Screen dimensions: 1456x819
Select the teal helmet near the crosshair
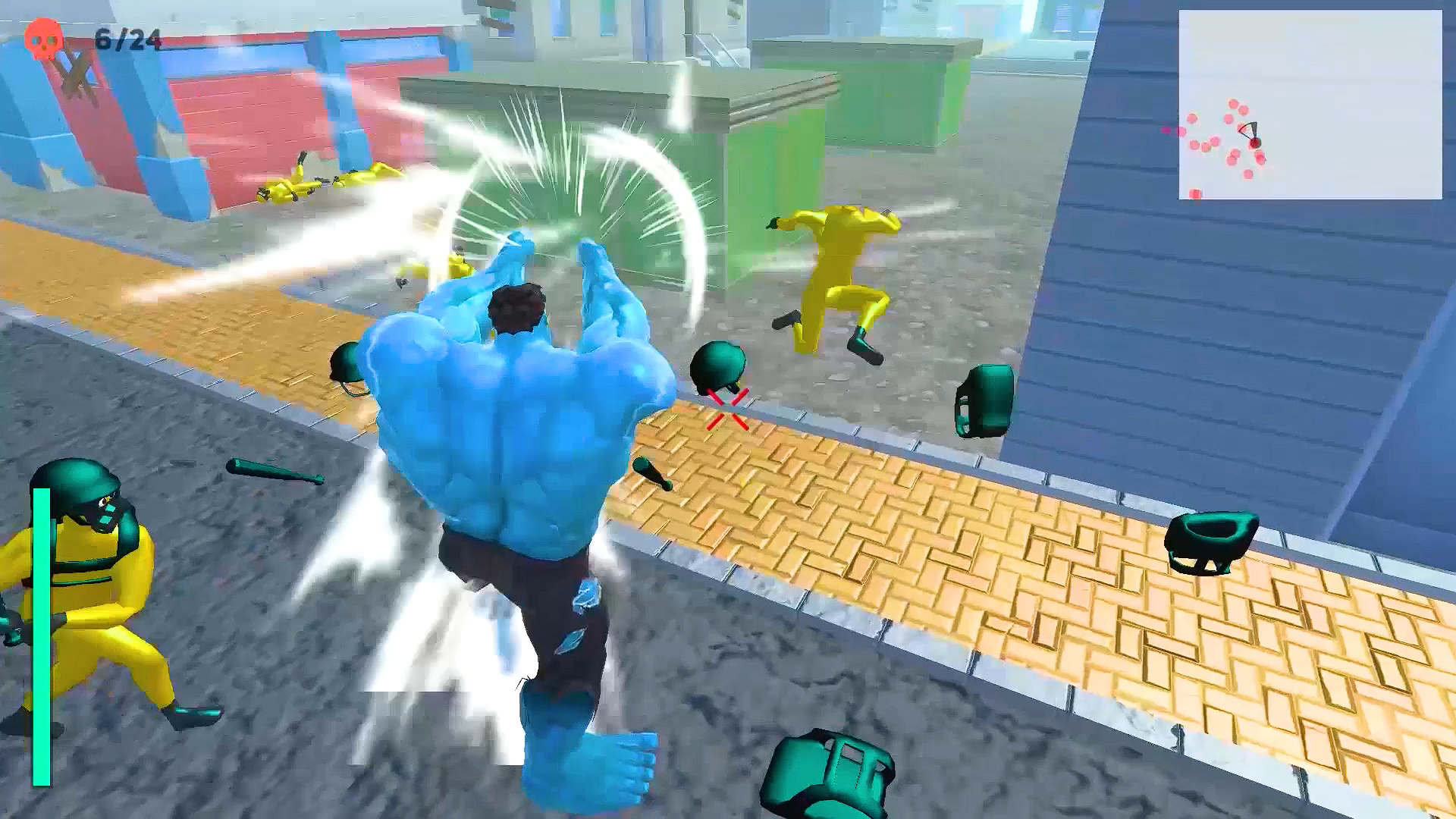coord(716,366)
